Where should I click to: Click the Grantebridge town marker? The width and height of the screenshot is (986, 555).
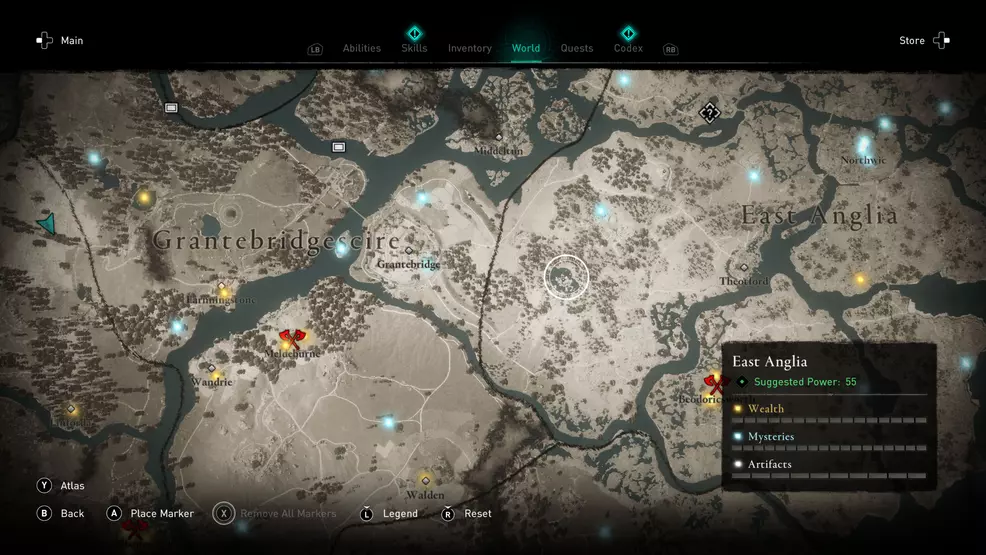409,251
